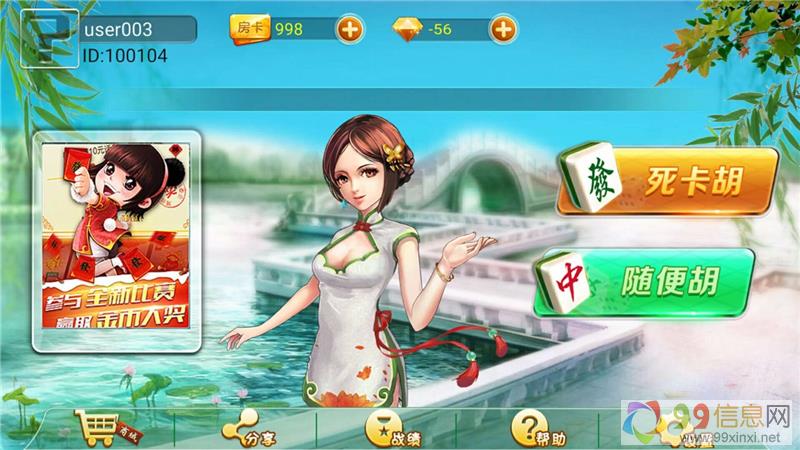Screen dimensions: 800x450
Task: Tap the plus button beside the diamond balance
Action: (503, 29)
